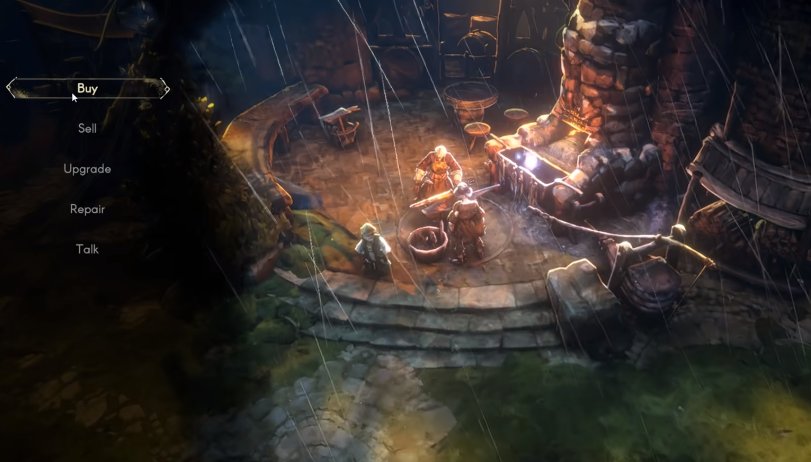Open the Upgrade option

[x=87, y=169]
